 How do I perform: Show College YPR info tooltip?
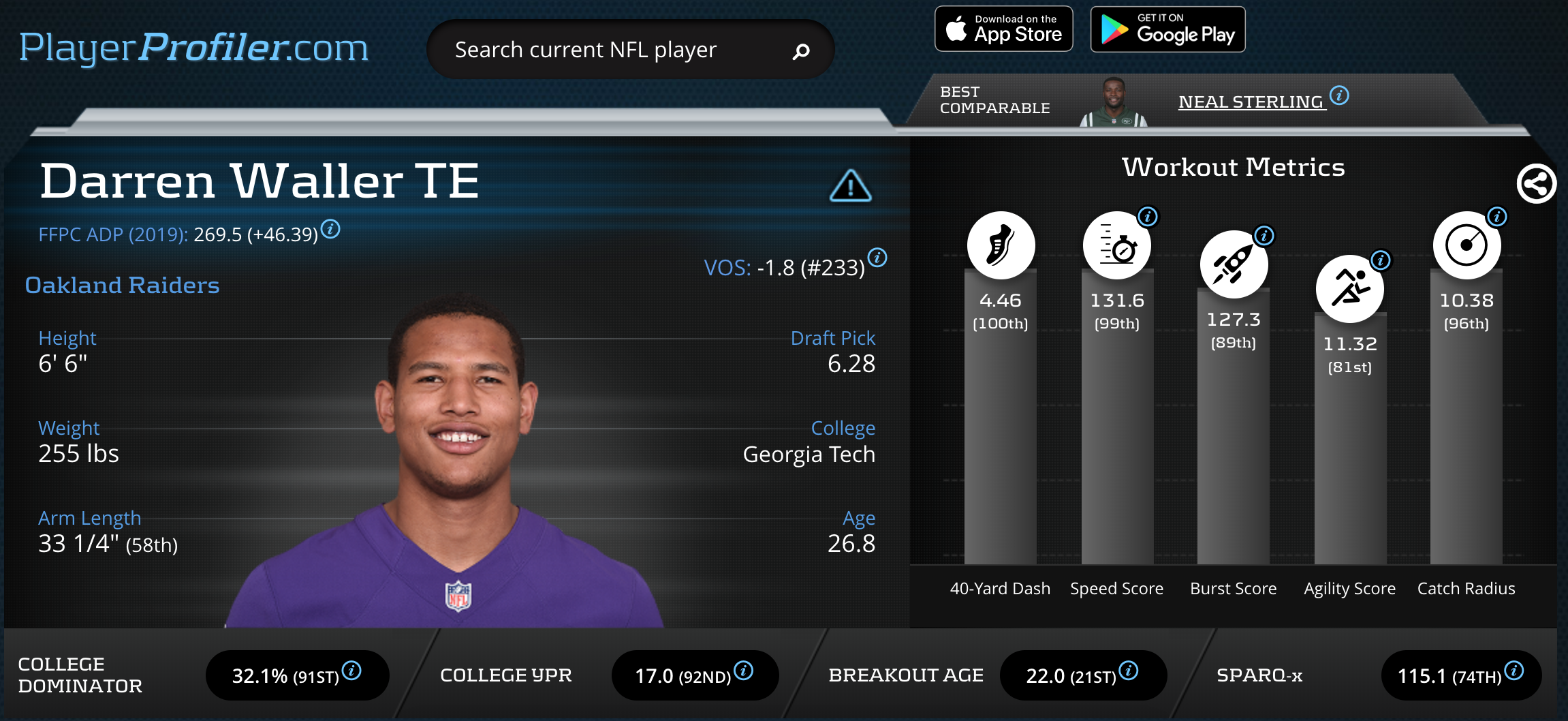pyautogui.click(x=743, y=671)
